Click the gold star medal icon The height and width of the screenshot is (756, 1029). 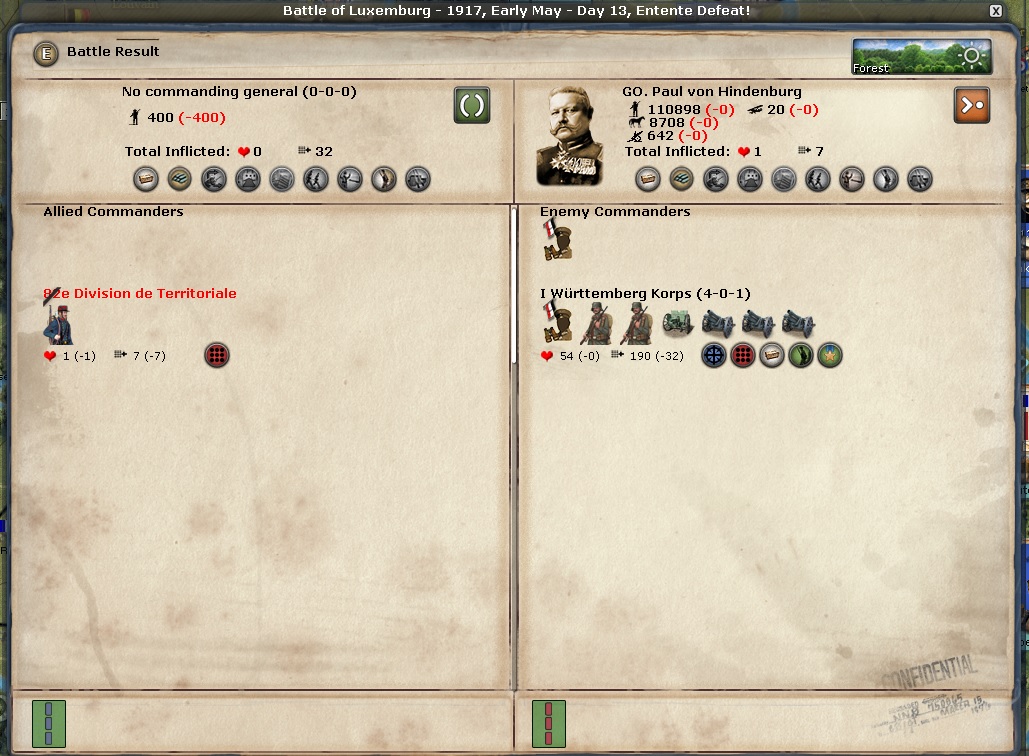point(830,355)
